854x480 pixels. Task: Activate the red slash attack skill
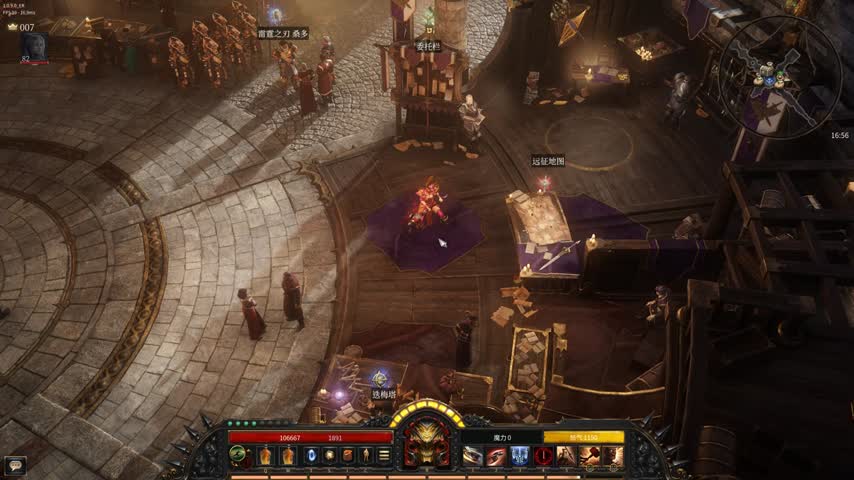(x=497, y=456)
